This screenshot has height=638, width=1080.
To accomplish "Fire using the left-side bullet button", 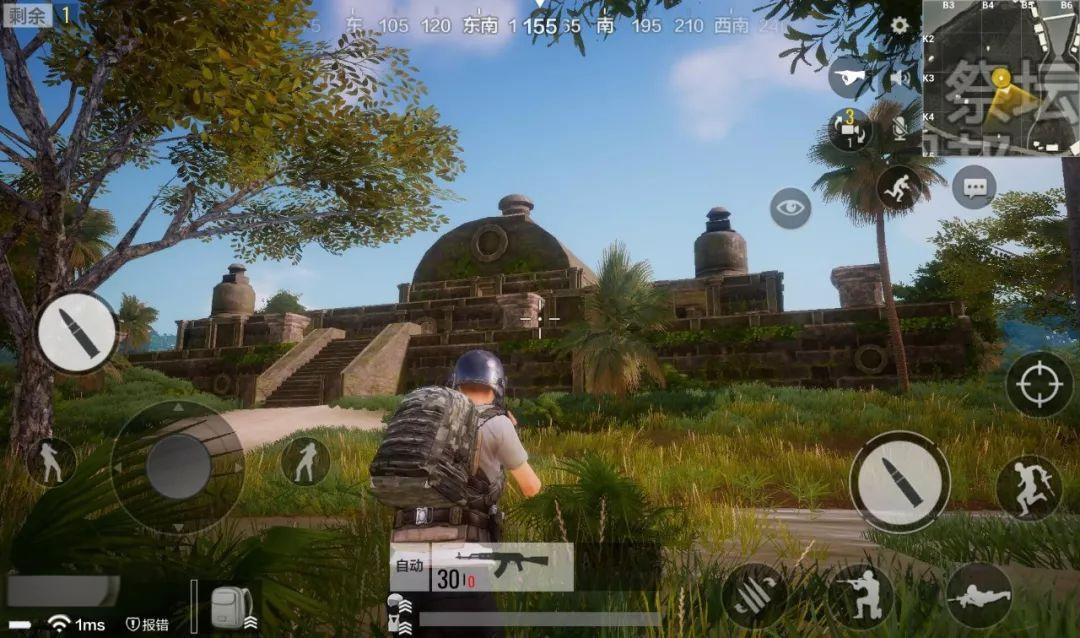I will (x=77, y=333).
